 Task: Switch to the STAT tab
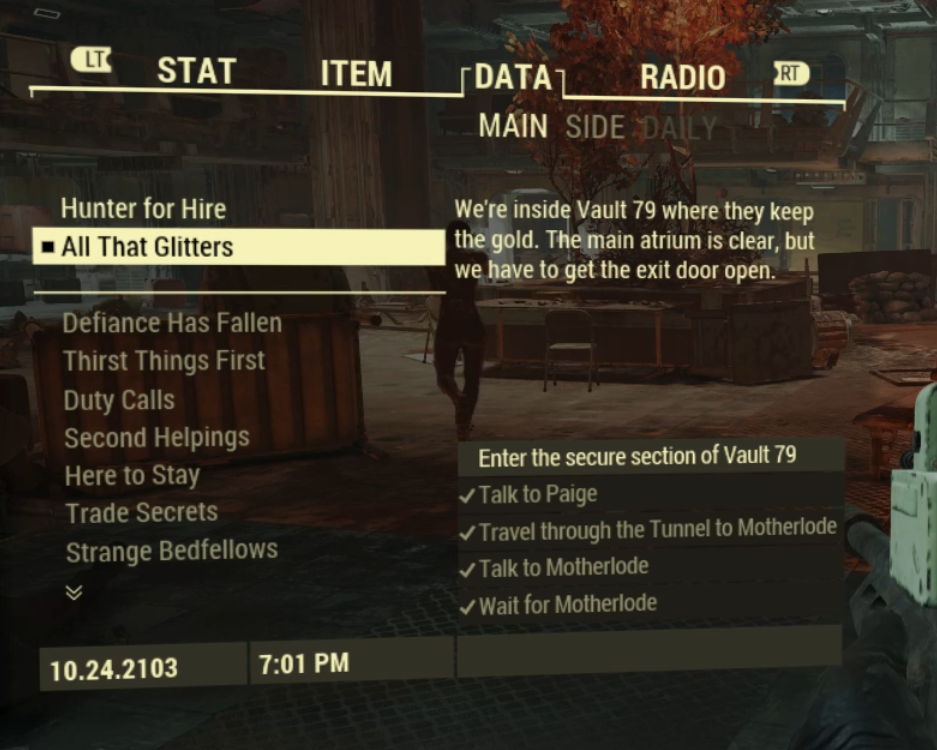(196, 72)
